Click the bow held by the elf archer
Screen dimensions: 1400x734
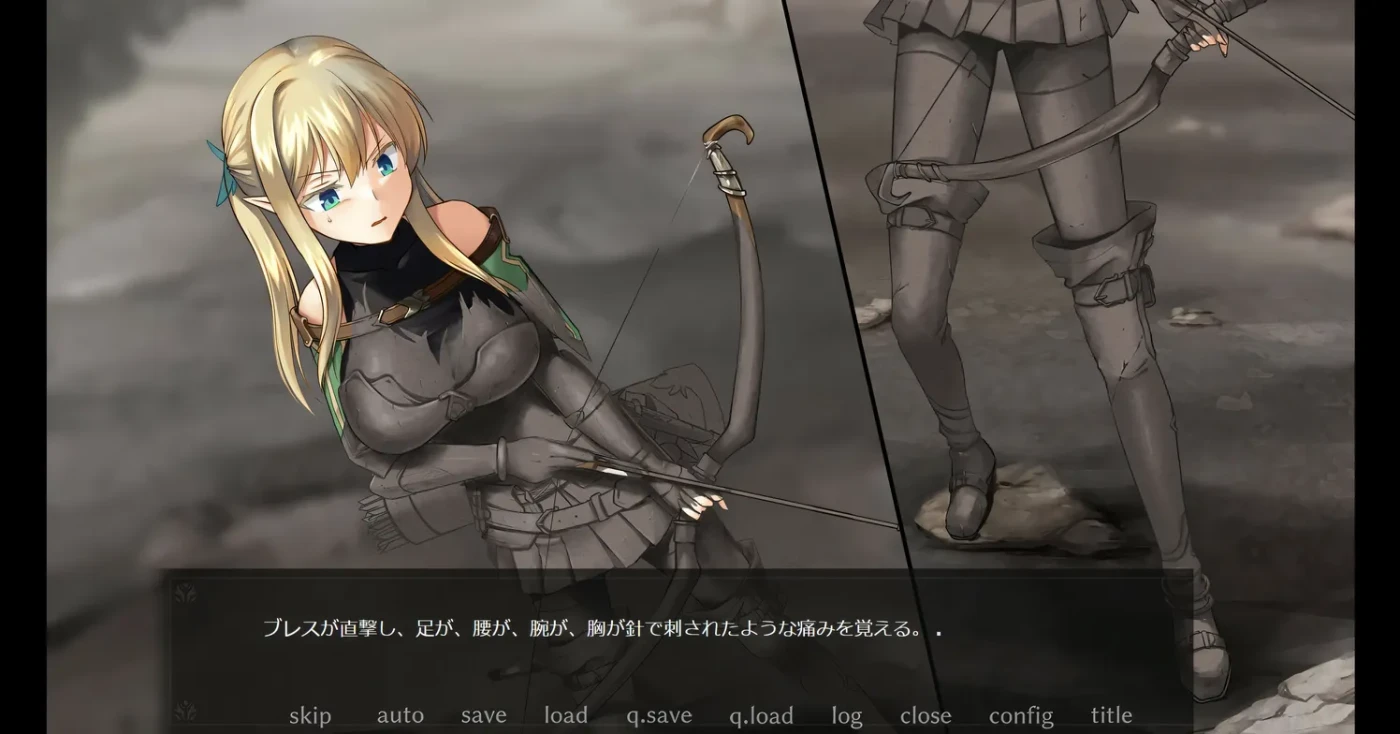(x=735, y=300)
